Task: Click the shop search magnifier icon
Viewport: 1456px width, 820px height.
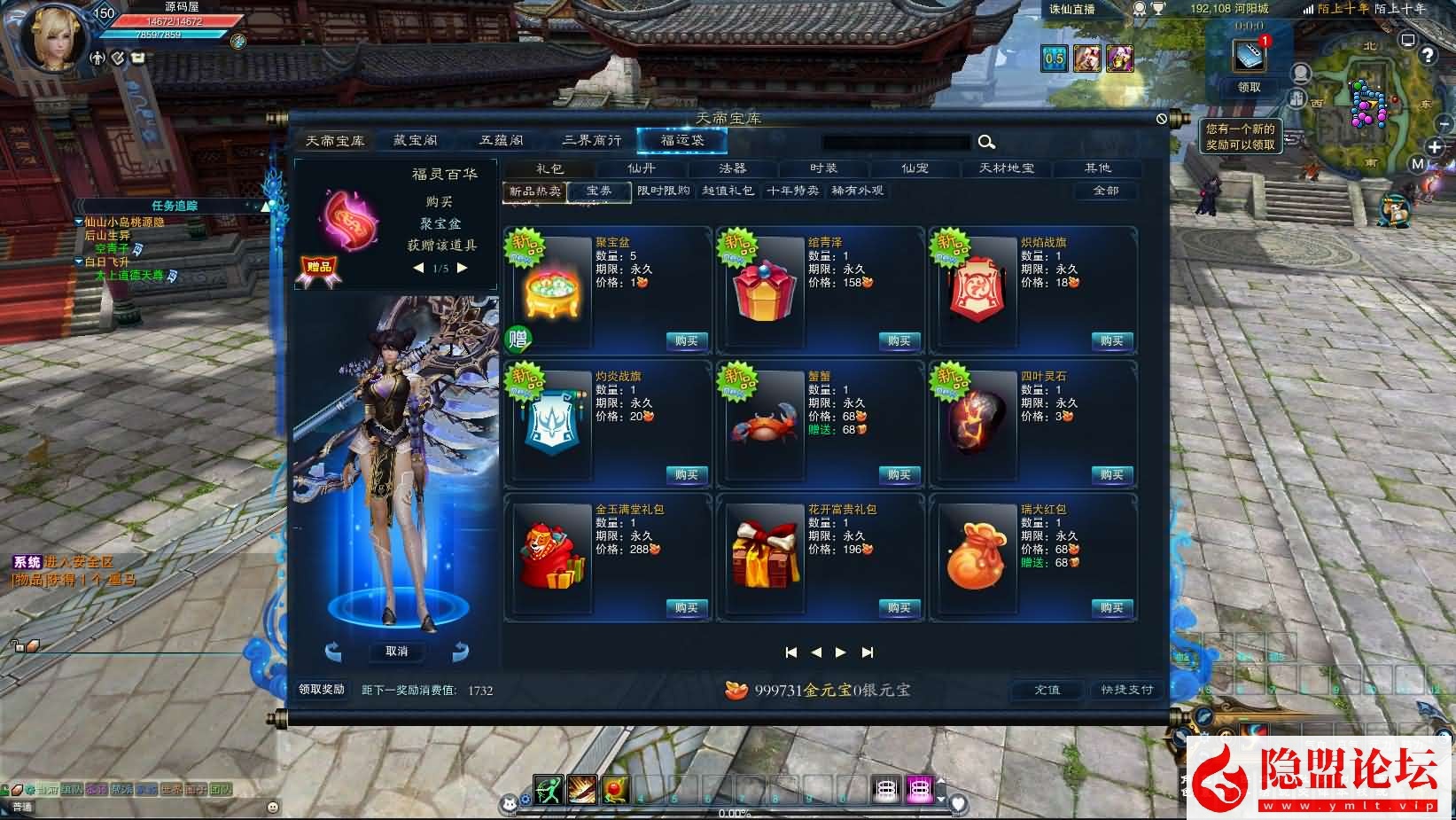Action: pos(986,142)
